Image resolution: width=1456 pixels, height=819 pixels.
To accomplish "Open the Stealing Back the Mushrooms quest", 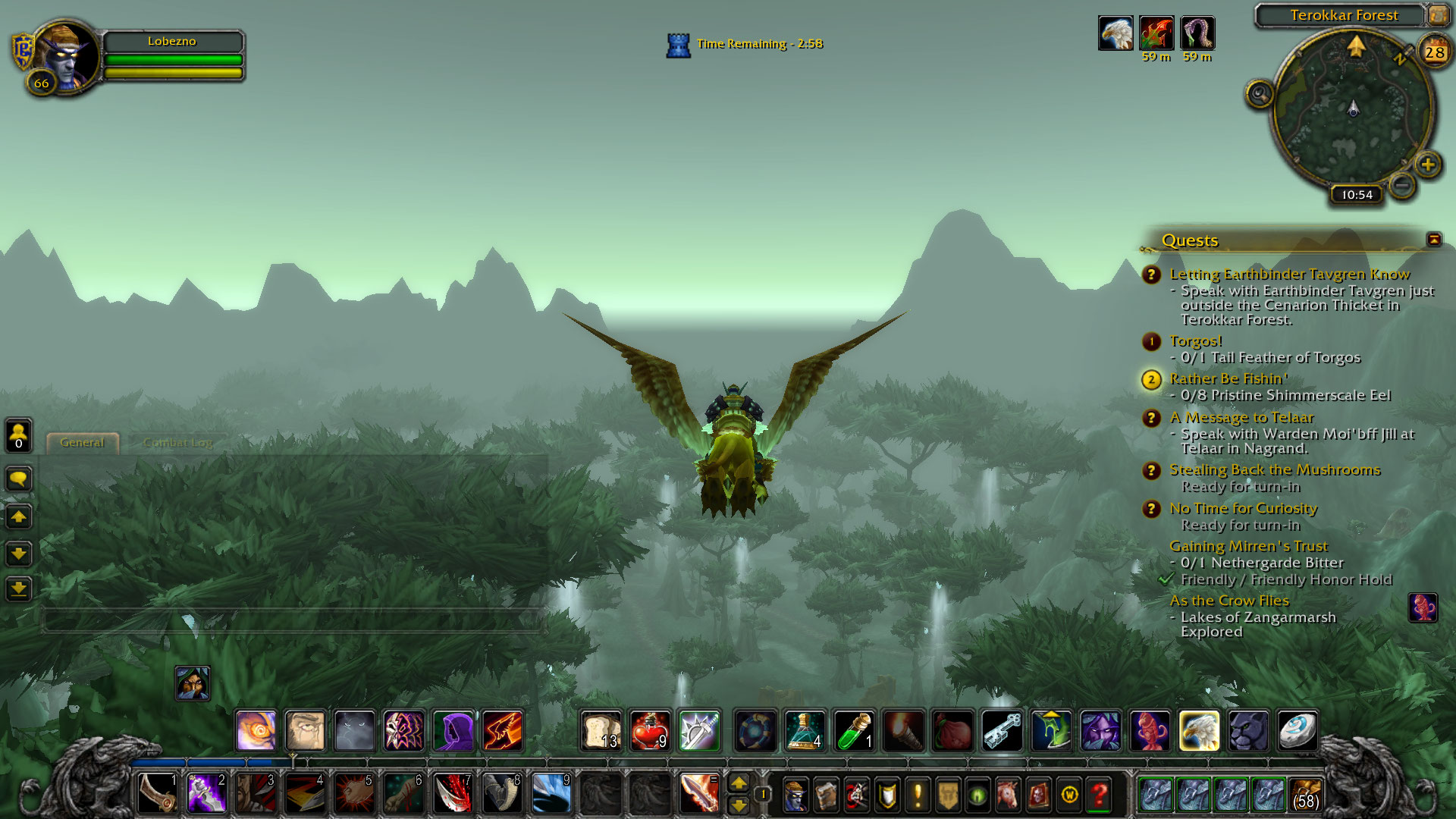I will pyautogui.click(x=1274, y=470).
